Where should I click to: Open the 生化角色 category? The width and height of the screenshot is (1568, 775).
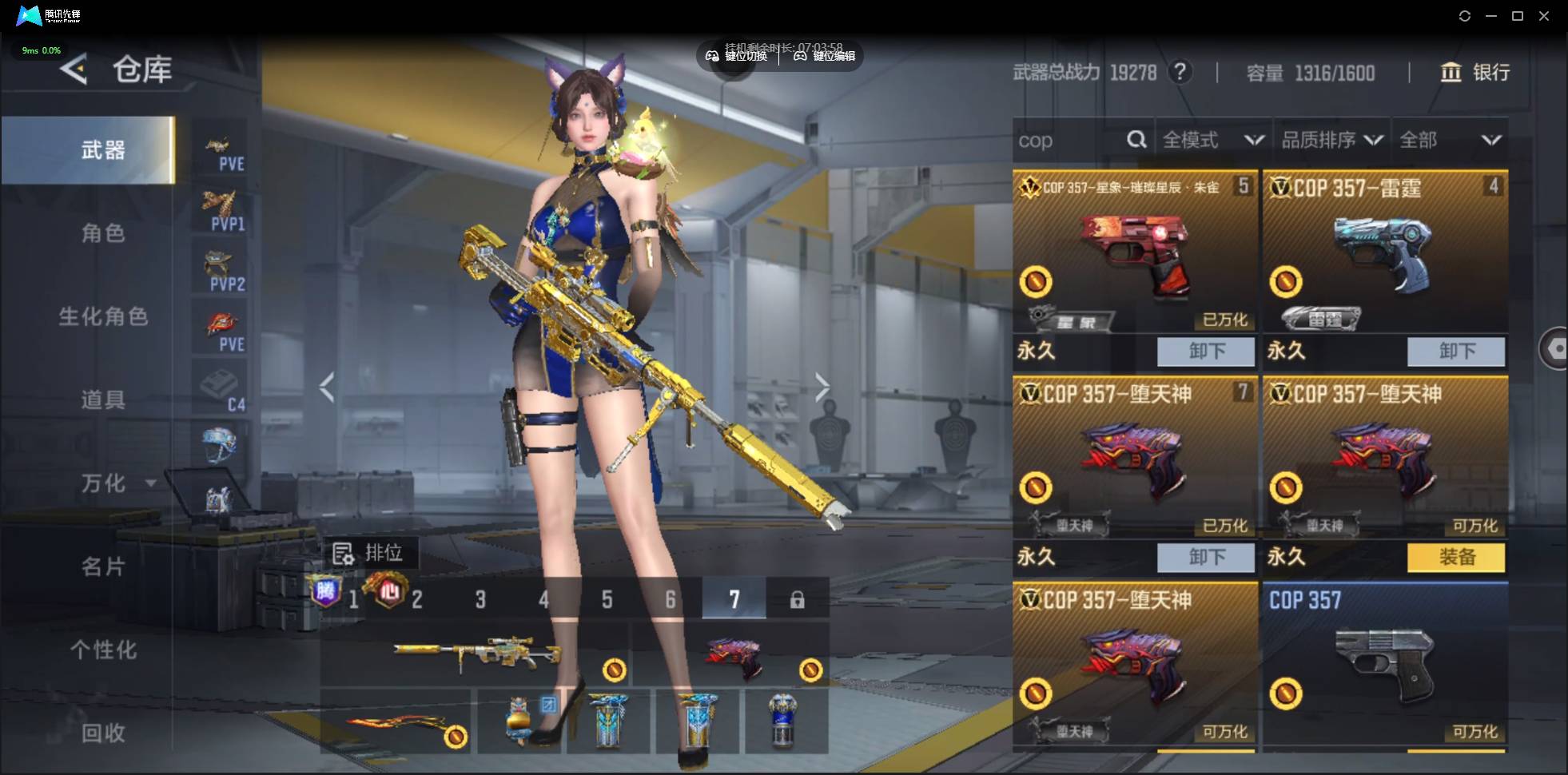coord(103,317)
